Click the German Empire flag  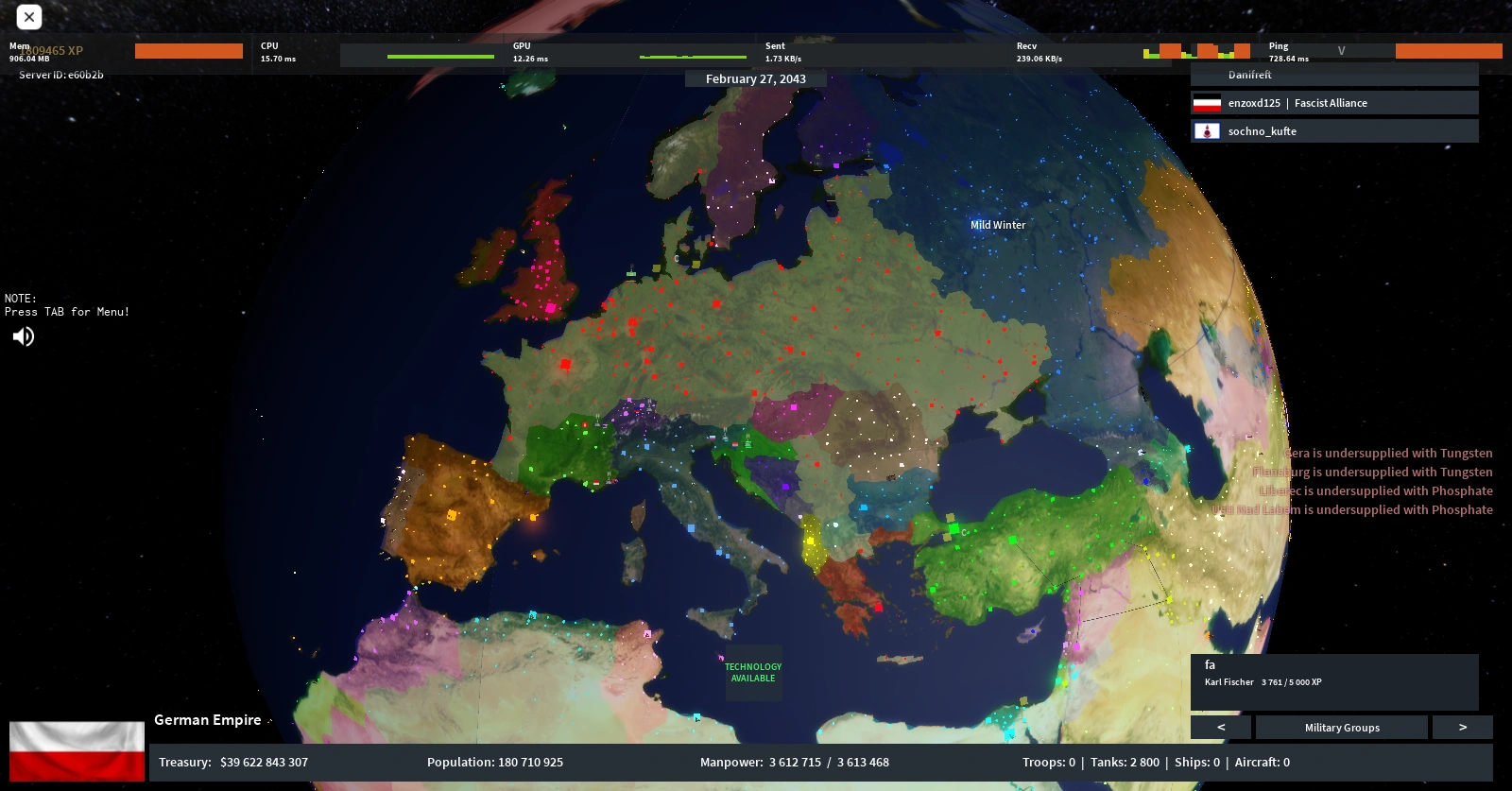tap(76, 751)
